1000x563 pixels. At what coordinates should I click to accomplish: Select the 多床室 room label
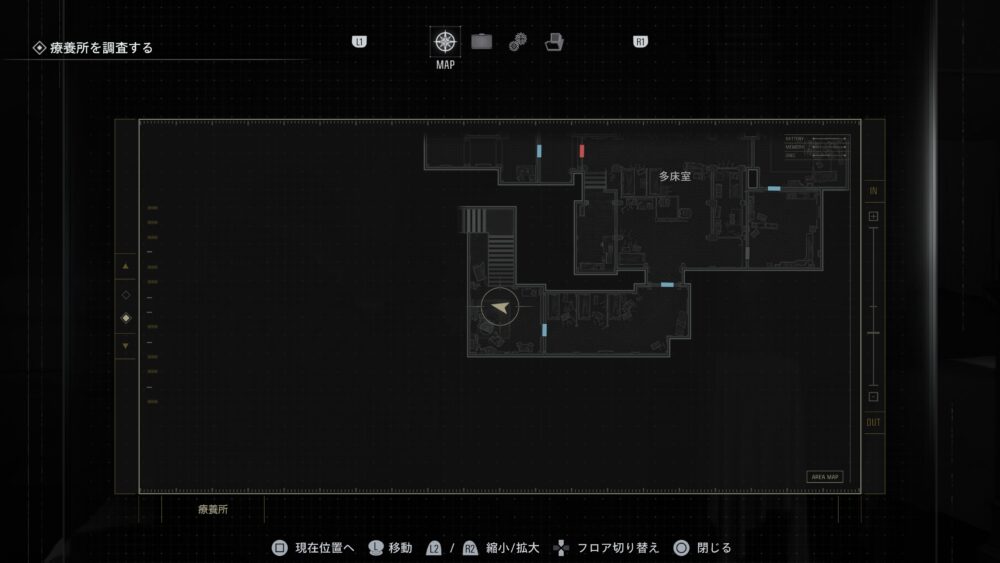tap(674, 176)
